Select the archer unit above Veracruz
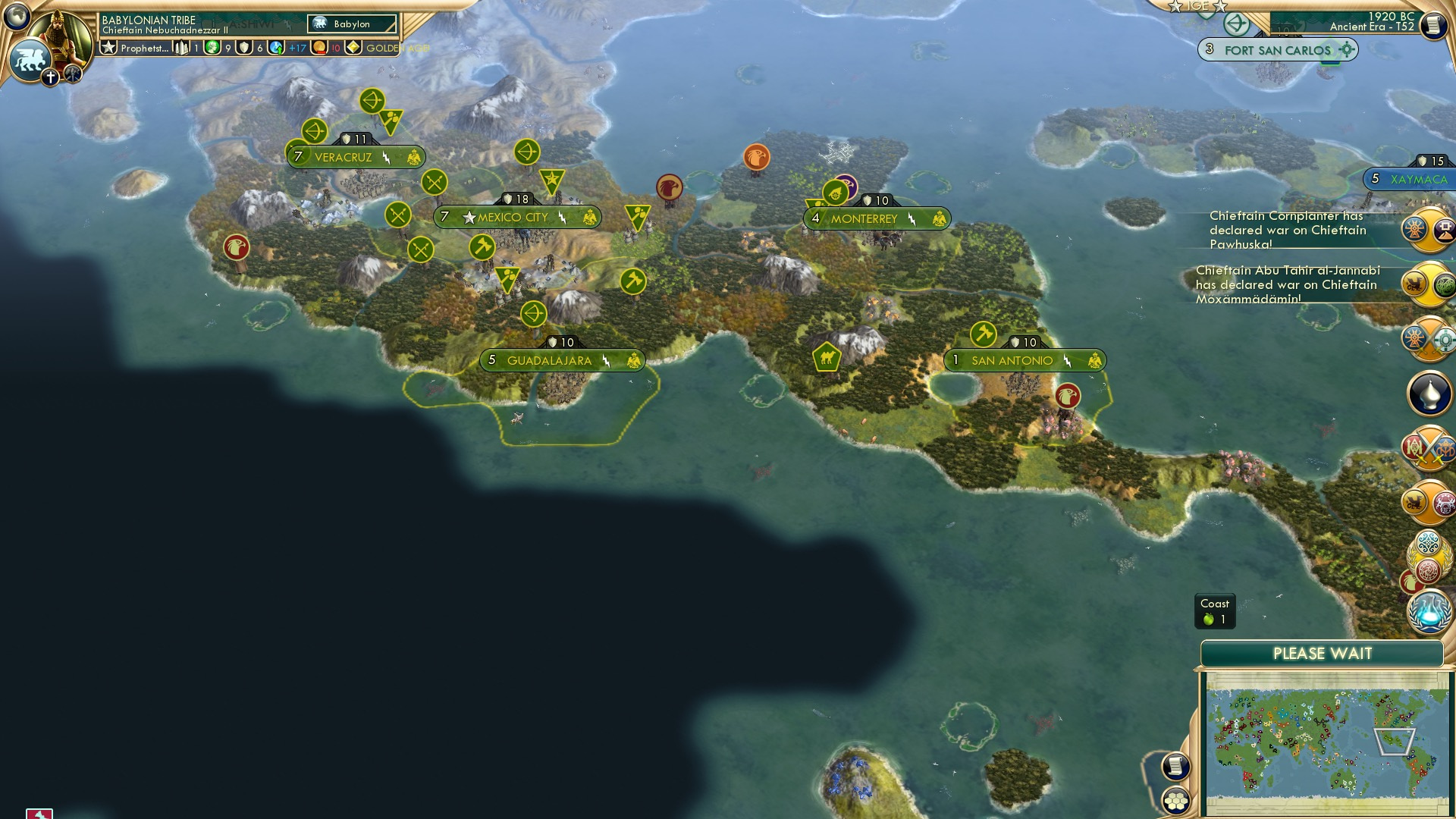The height and width of the screenshot is (819, 1456). tap(372, 100)
